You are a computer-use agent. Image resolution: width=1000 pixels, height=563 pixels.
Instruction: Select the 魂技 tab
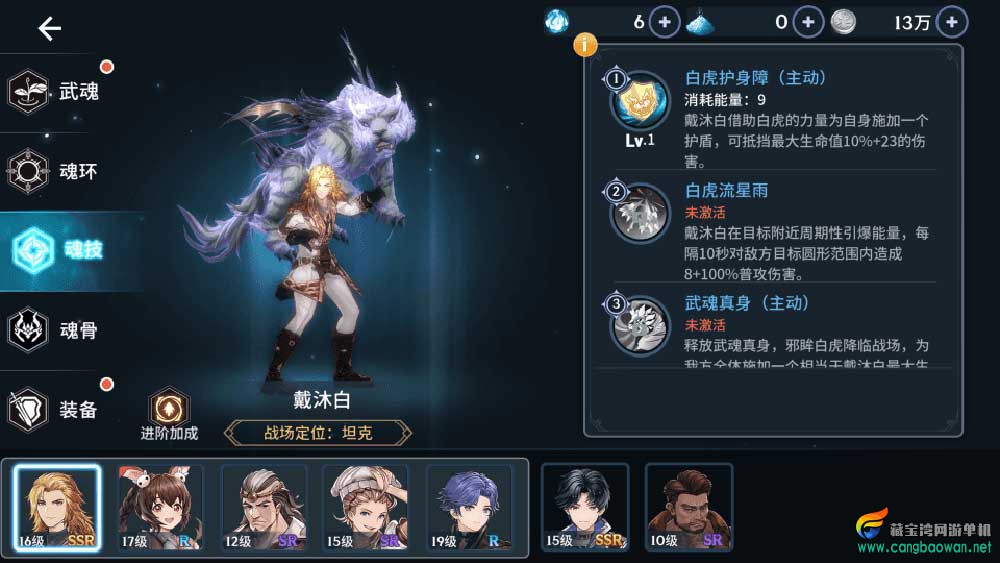58,250
